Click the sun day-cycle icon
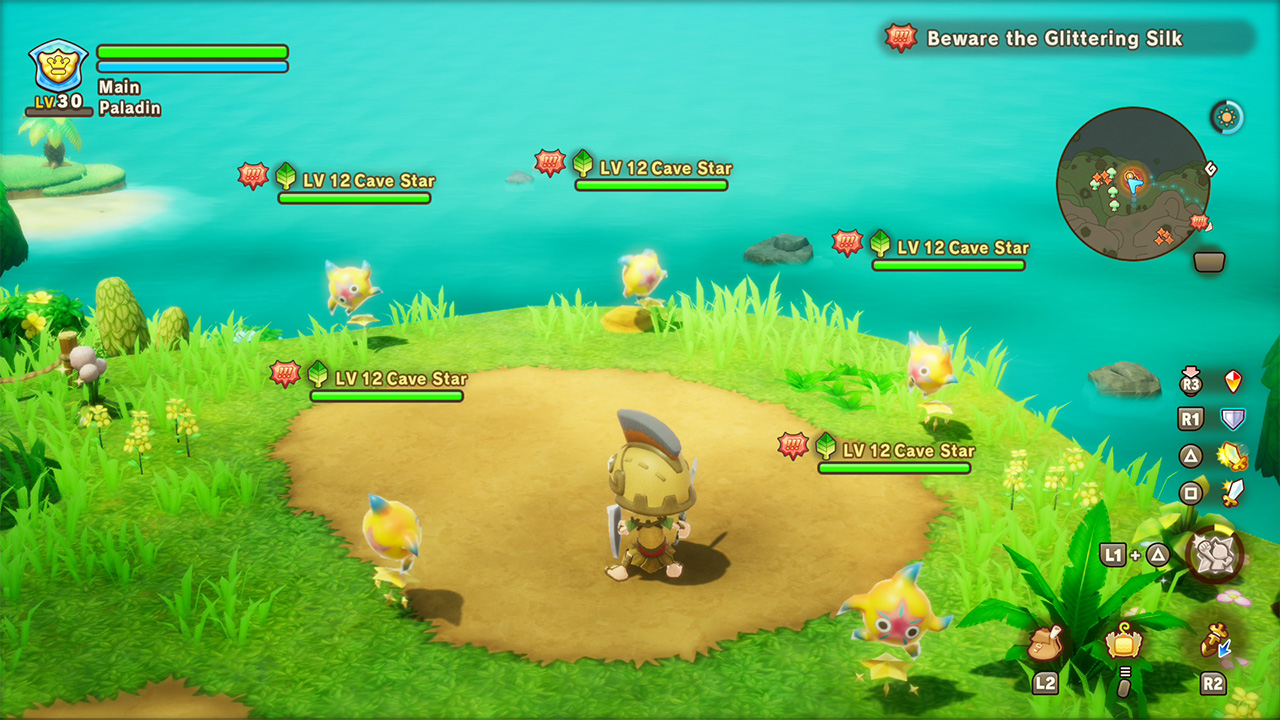Screen dimensions: 1280x720 (x=1227, y=117)
